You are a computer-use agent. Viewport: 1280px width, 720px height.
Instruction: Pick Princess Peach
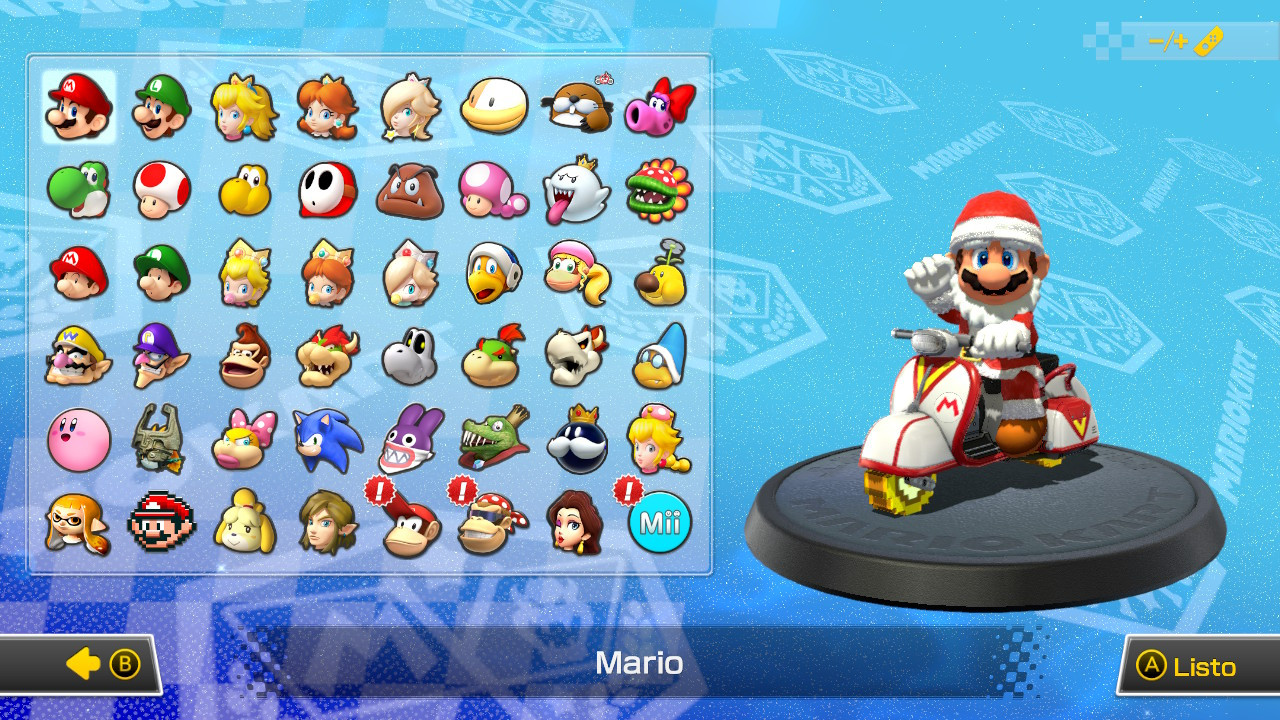point(245,105)
